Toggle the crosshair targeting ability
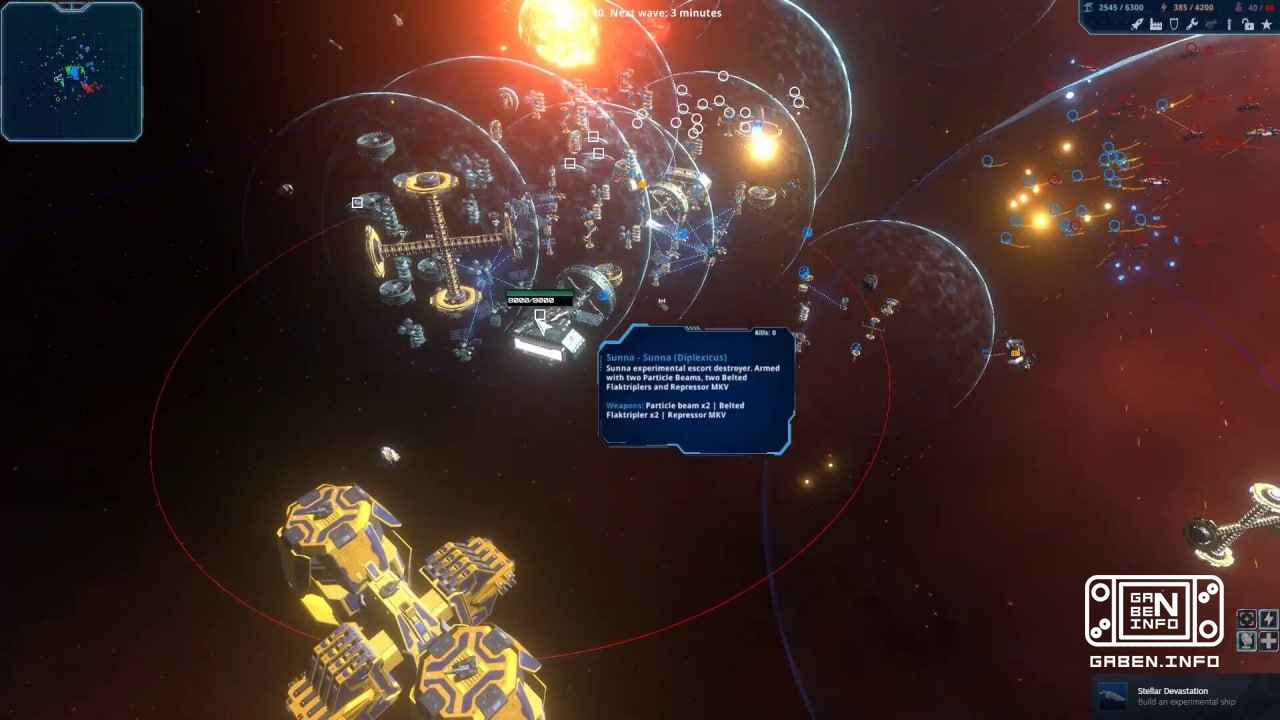Viewport: 1280px width, 720px height. pyautogui.click(x=1247, y=619)
